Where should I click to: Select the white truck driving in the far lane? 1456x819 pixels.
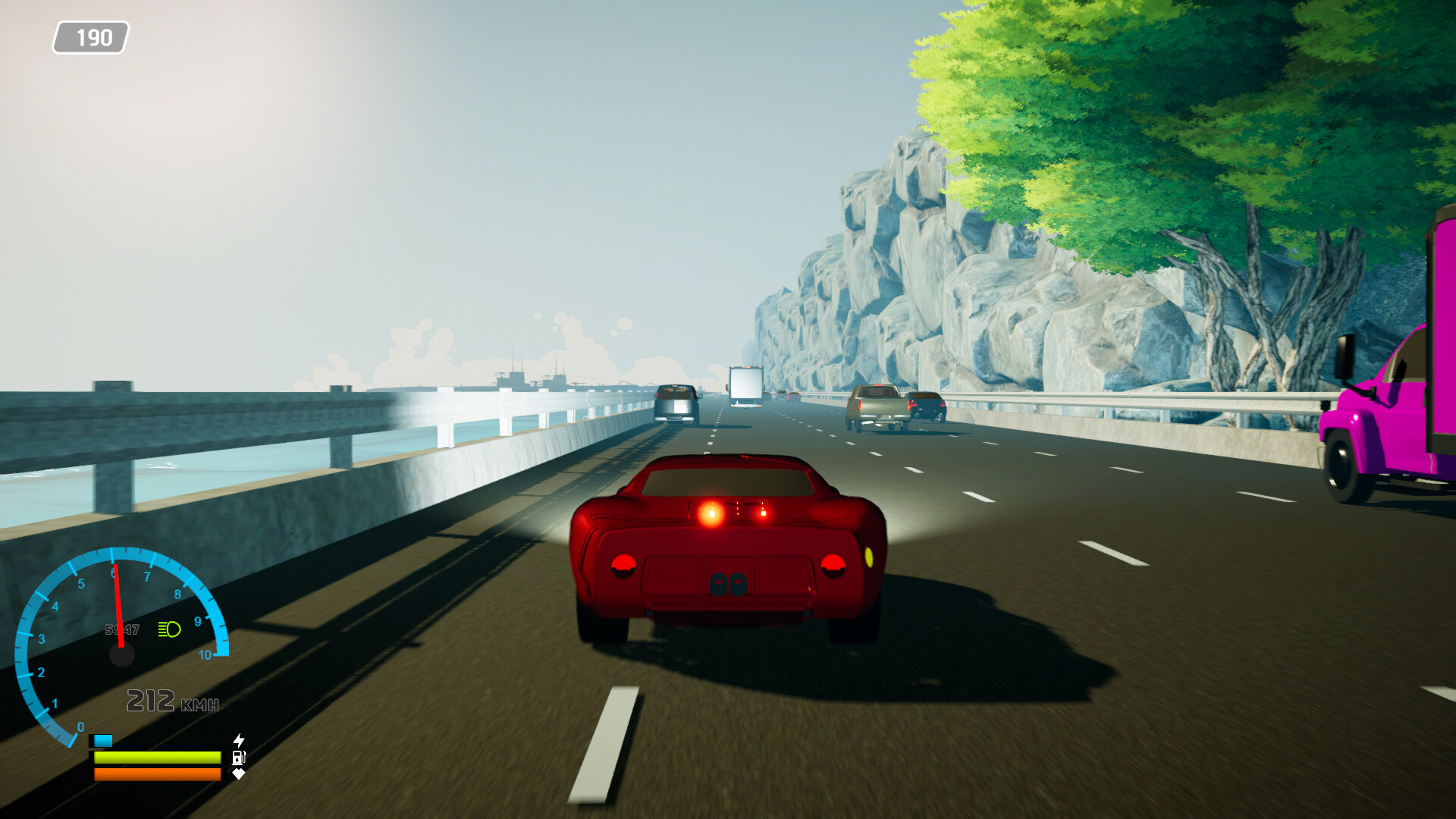pos(745,388)
